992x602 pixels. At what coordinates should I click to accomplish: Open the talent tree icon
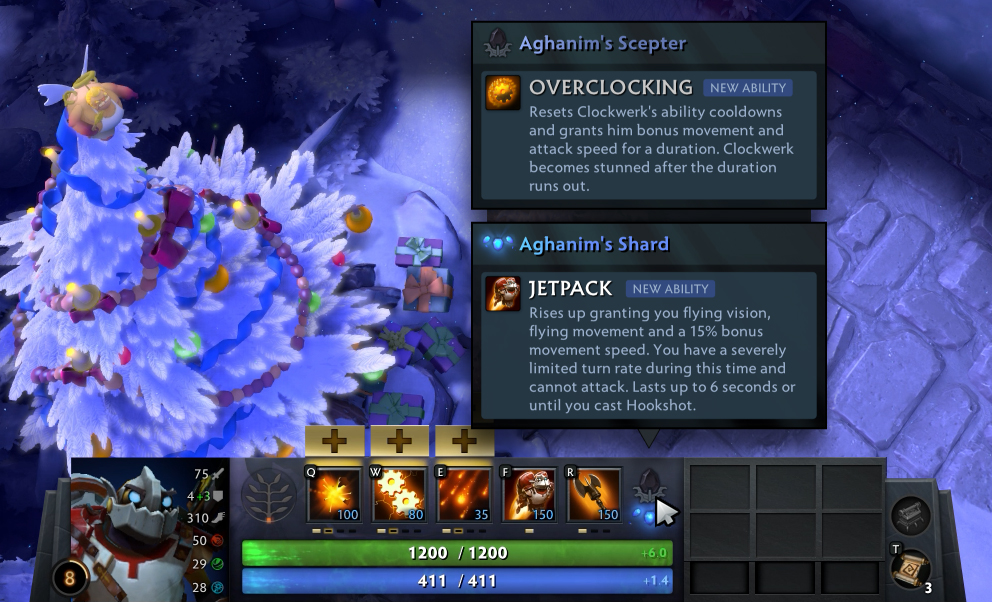268,495
